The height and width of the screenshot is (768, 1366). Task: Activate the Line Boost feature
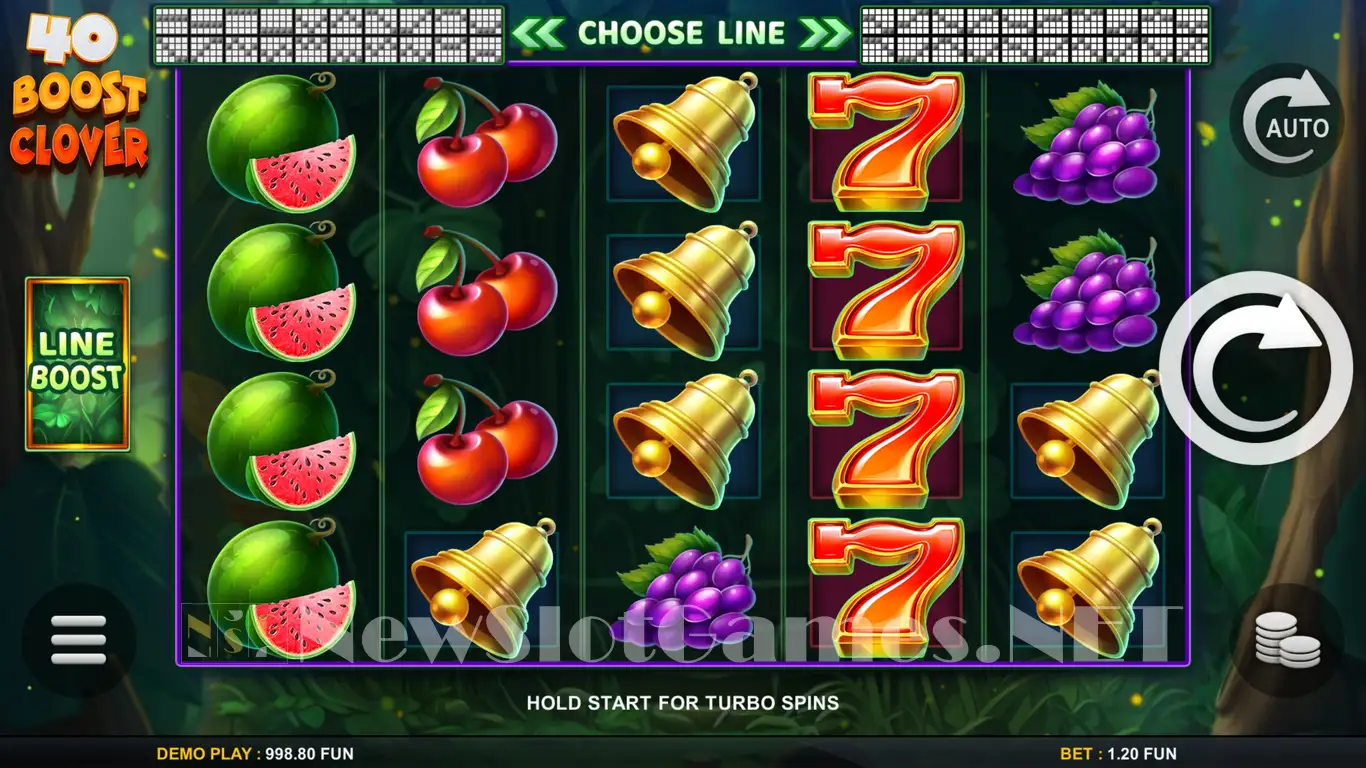coord(78,363)
